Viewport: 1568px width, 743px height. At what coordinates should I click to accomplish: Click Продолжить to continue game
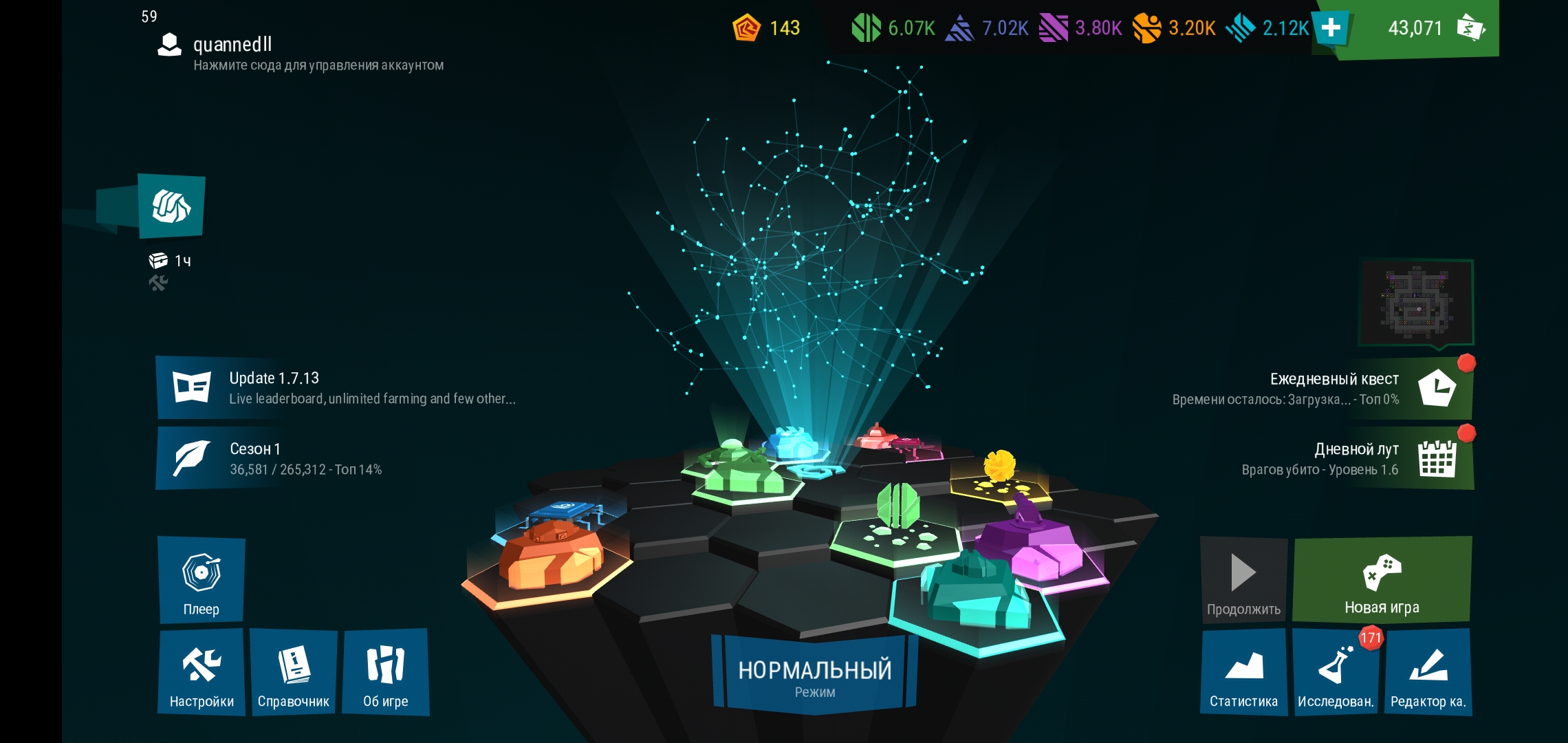pyautogui.click(x=1243, y=580)
